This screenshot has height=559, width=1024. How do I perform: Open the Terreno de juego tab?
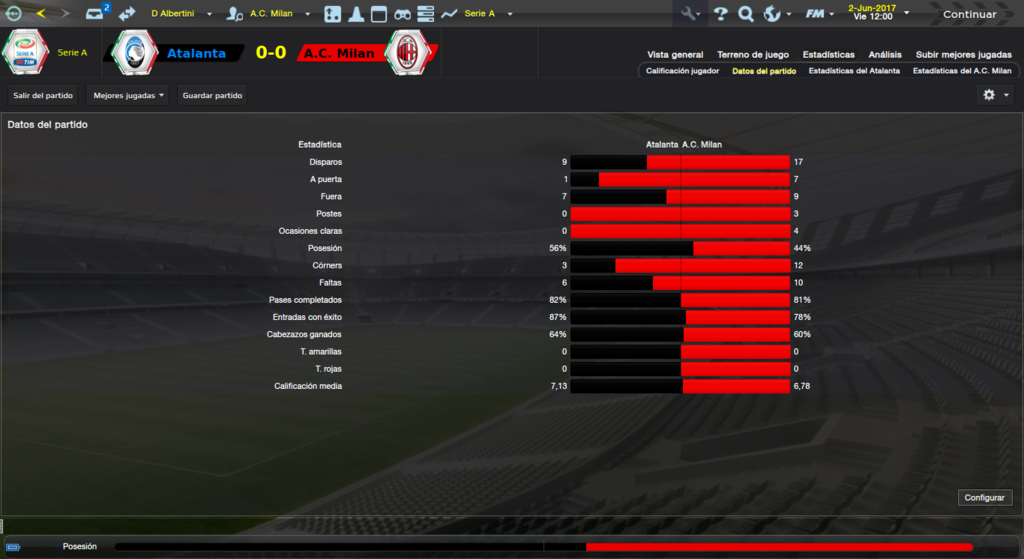coord(752,55)
